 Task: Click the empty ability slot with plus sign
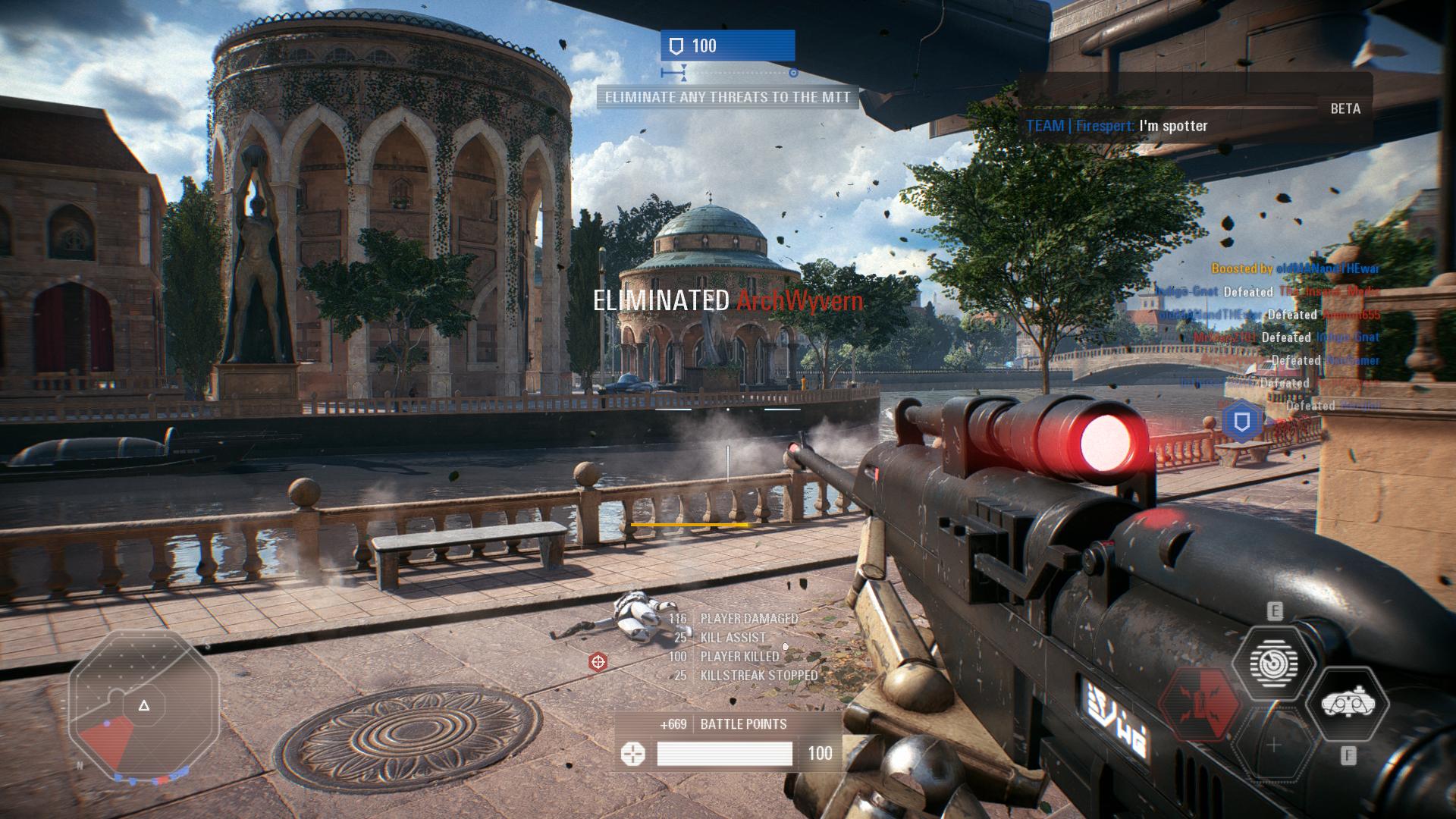(x=1273, y=745)
